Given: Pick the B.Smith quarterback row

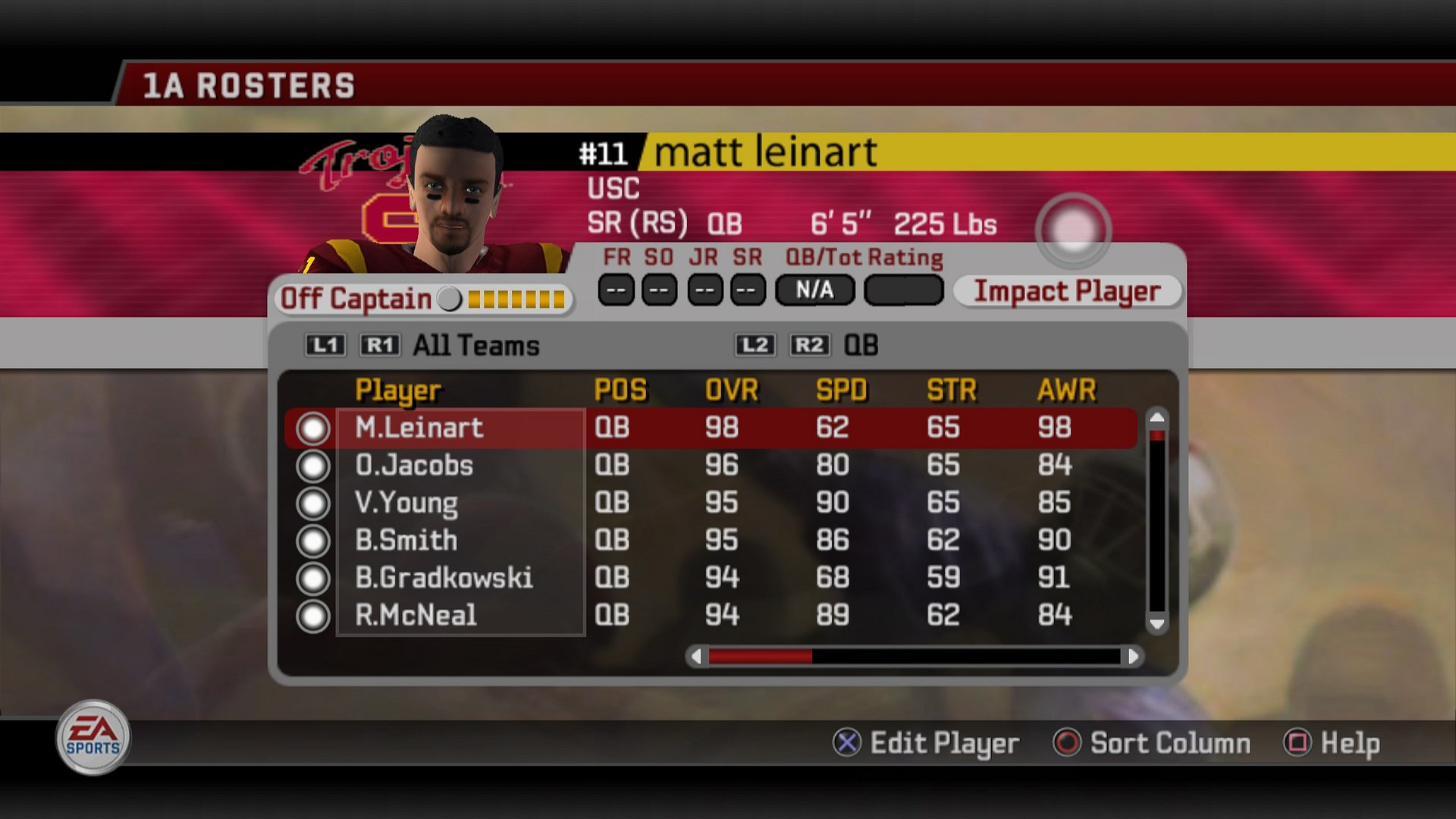Looking at the screenshot, I should (406, 540).
